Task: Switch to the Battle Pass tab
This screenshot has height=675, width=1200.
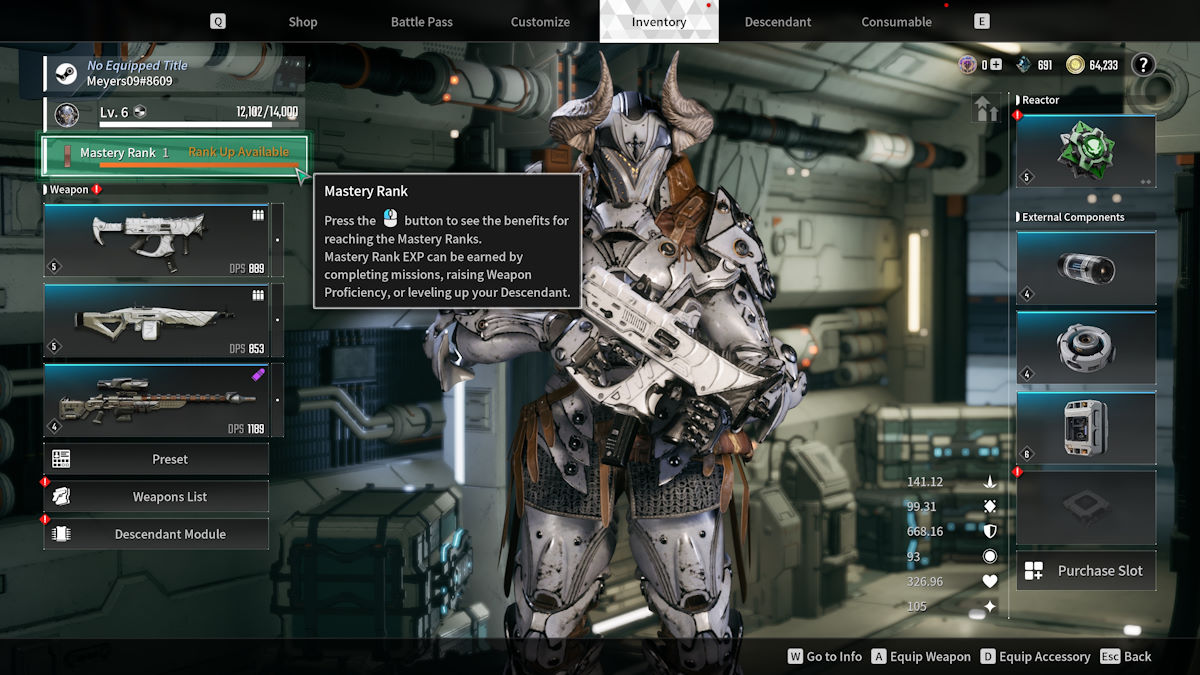Action: pos(421,22)
